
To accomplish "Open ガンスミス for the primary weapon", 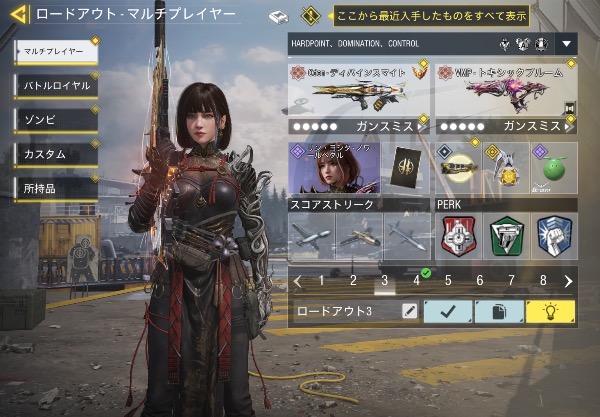I will pos(359,127).
